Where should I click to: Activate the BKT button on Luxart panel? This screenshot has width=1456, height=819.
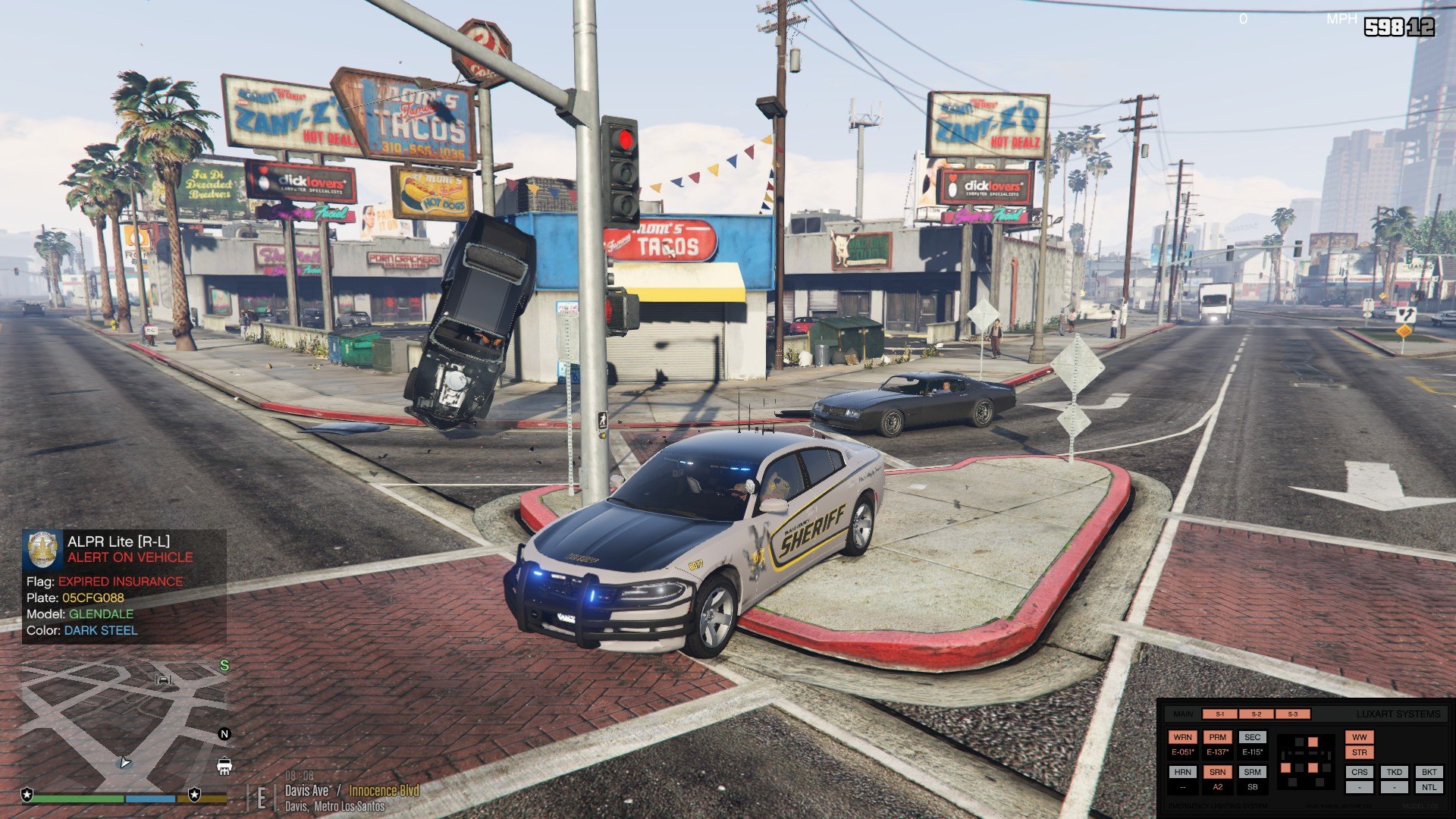[x=1429, y=772]
